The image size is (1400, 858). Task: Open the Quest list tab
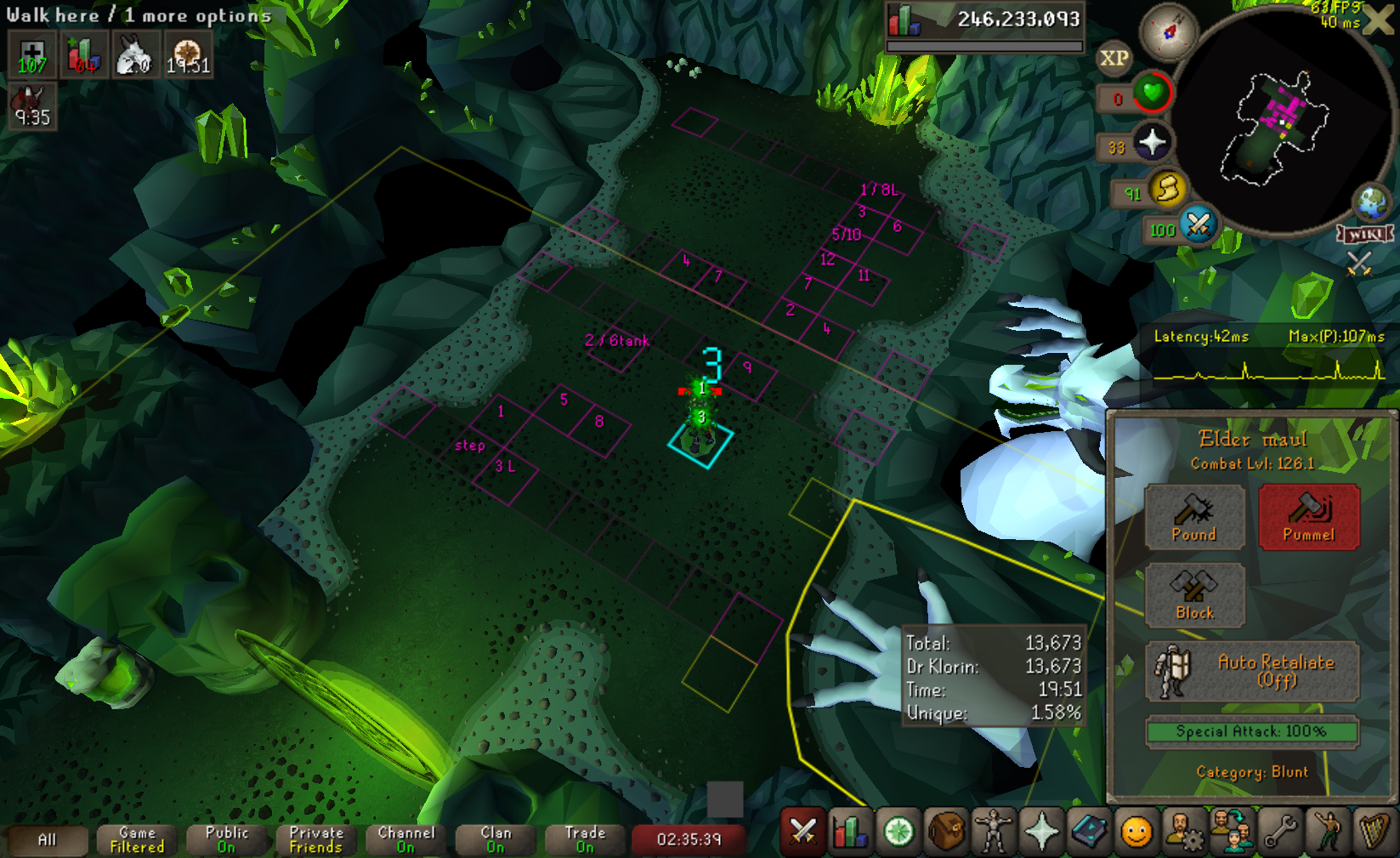(898, 832)
